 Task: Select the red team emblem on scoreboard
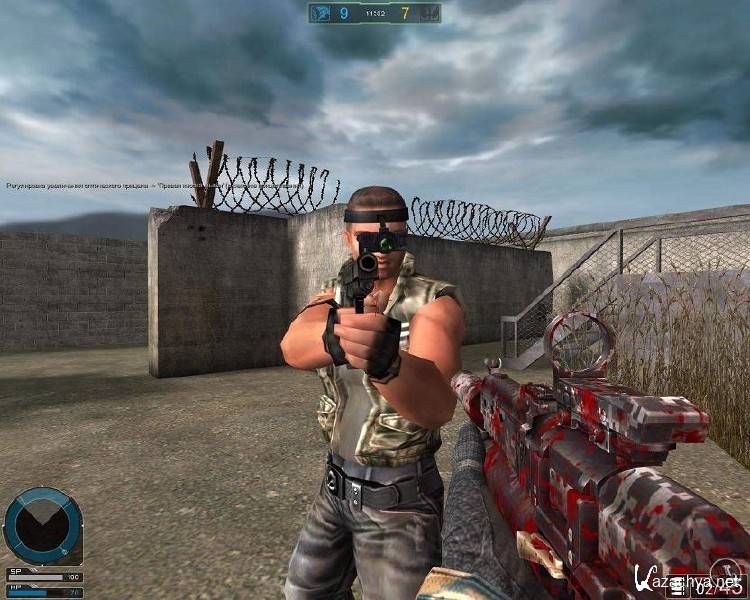pyautogui.click(x=428, y=13)
